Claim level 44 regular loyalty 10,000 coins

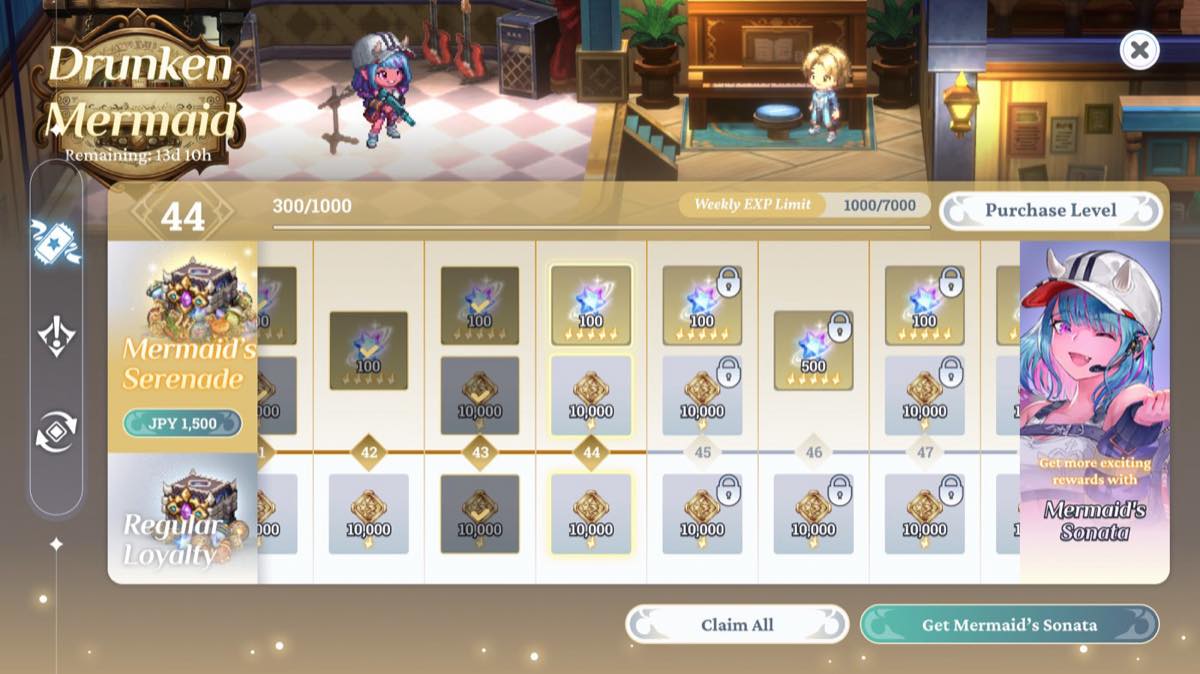591,514
